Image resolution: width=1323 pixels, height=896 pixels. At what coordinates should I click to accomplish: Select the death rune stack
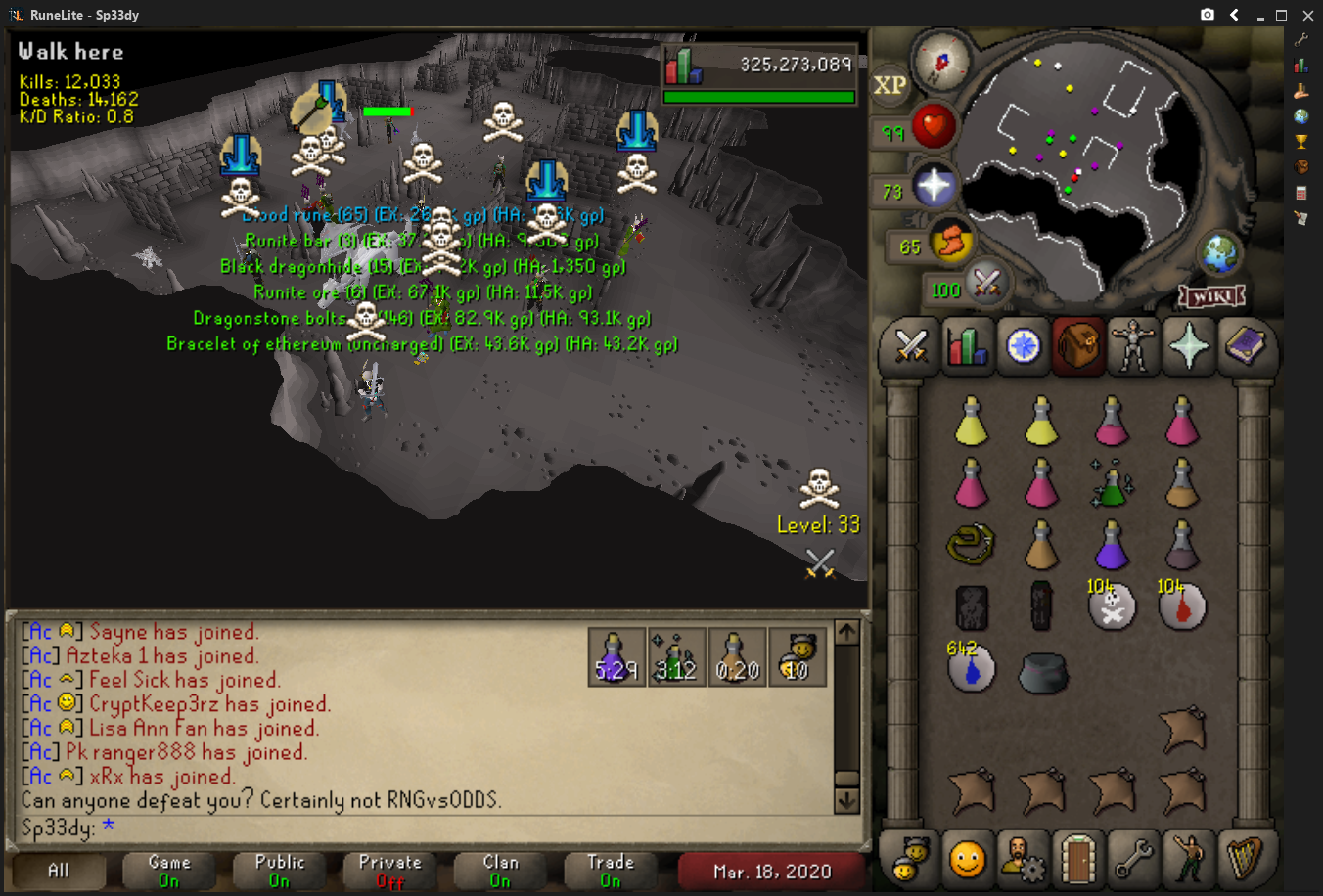[x=1112, y=606]
